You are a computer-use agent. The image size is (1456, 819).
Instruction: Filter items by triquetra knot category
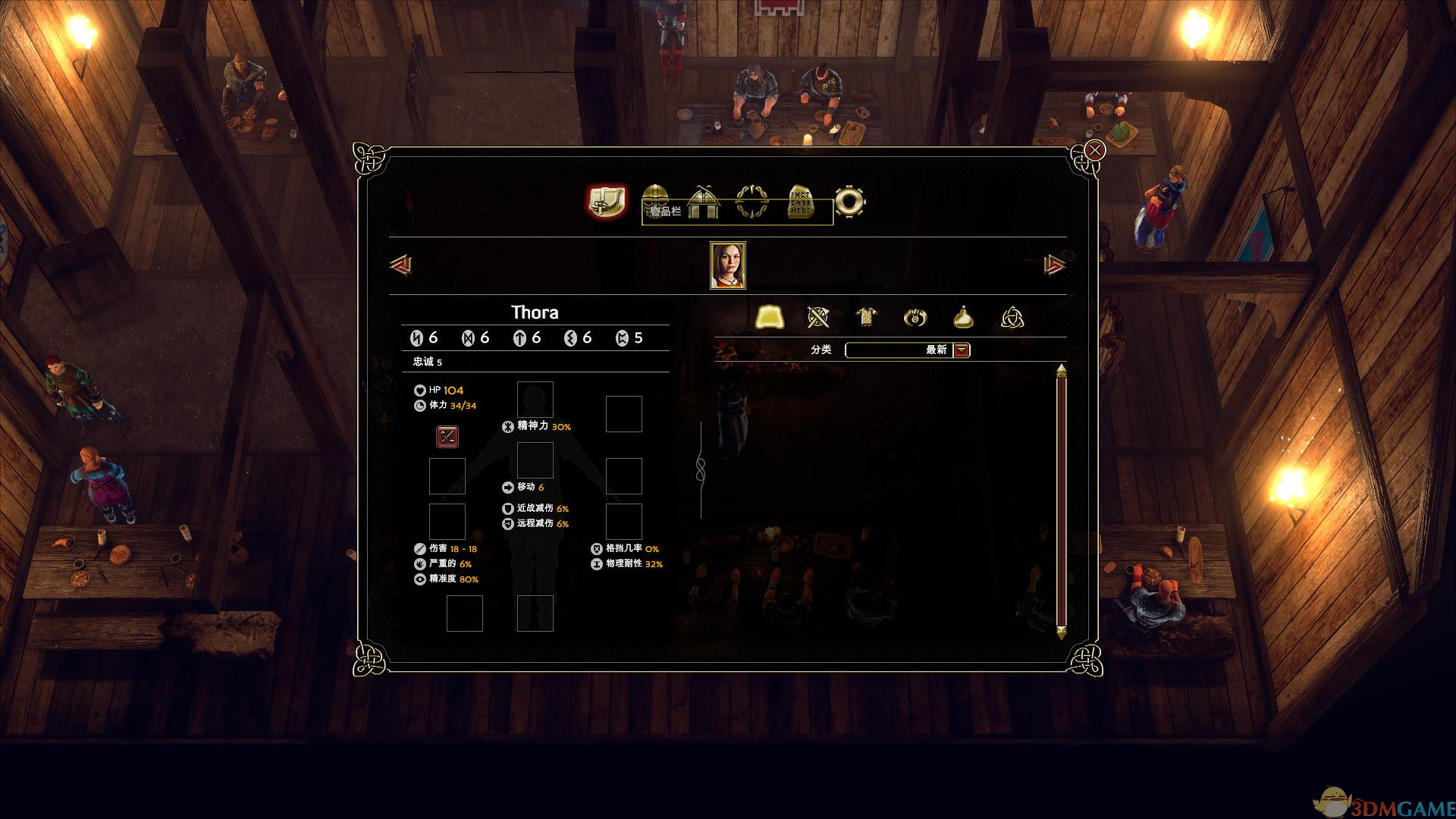[1012, 317]
